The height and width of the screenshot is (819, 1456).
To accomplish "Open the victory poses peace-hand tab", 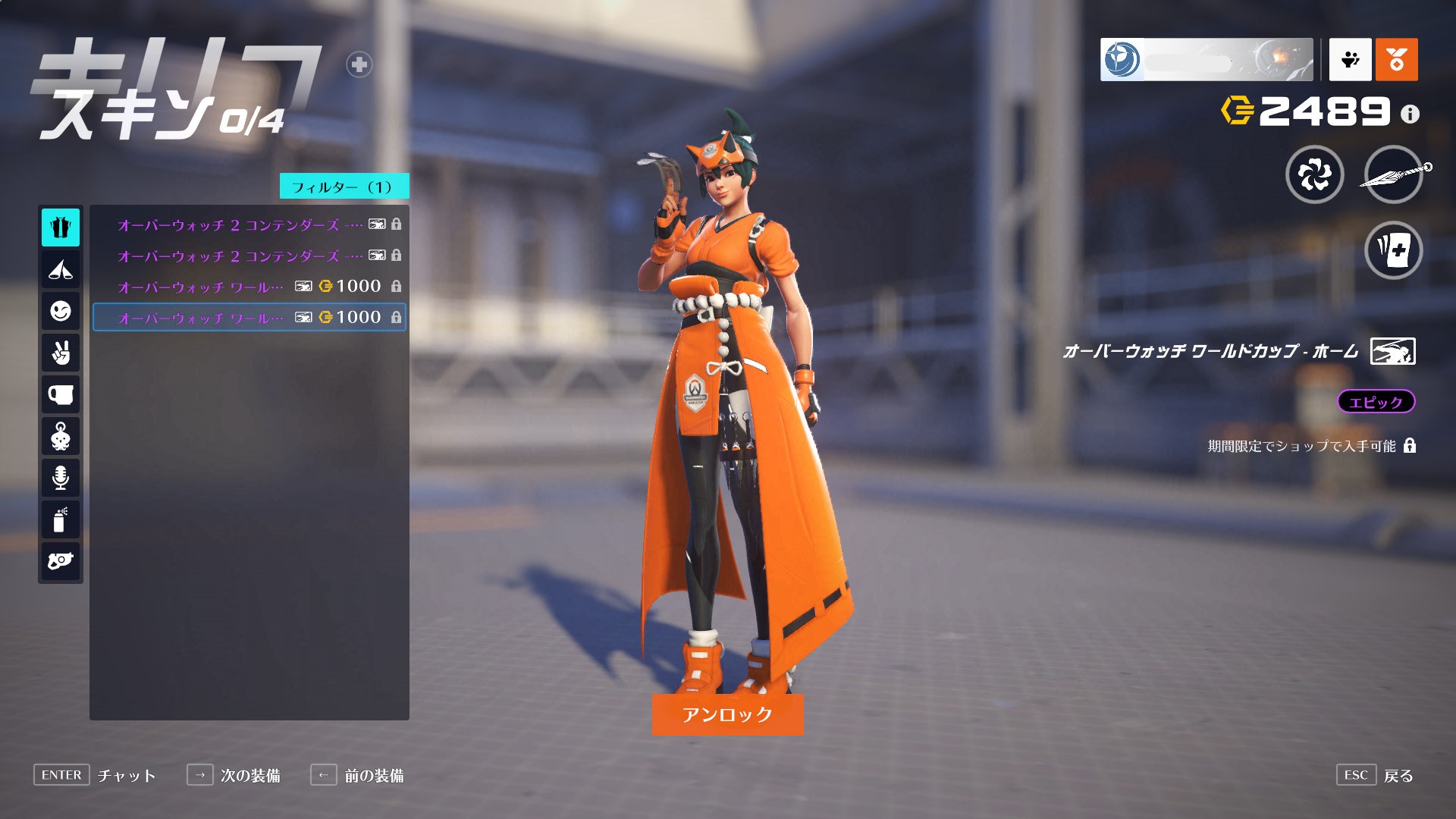I will [61, 353].
